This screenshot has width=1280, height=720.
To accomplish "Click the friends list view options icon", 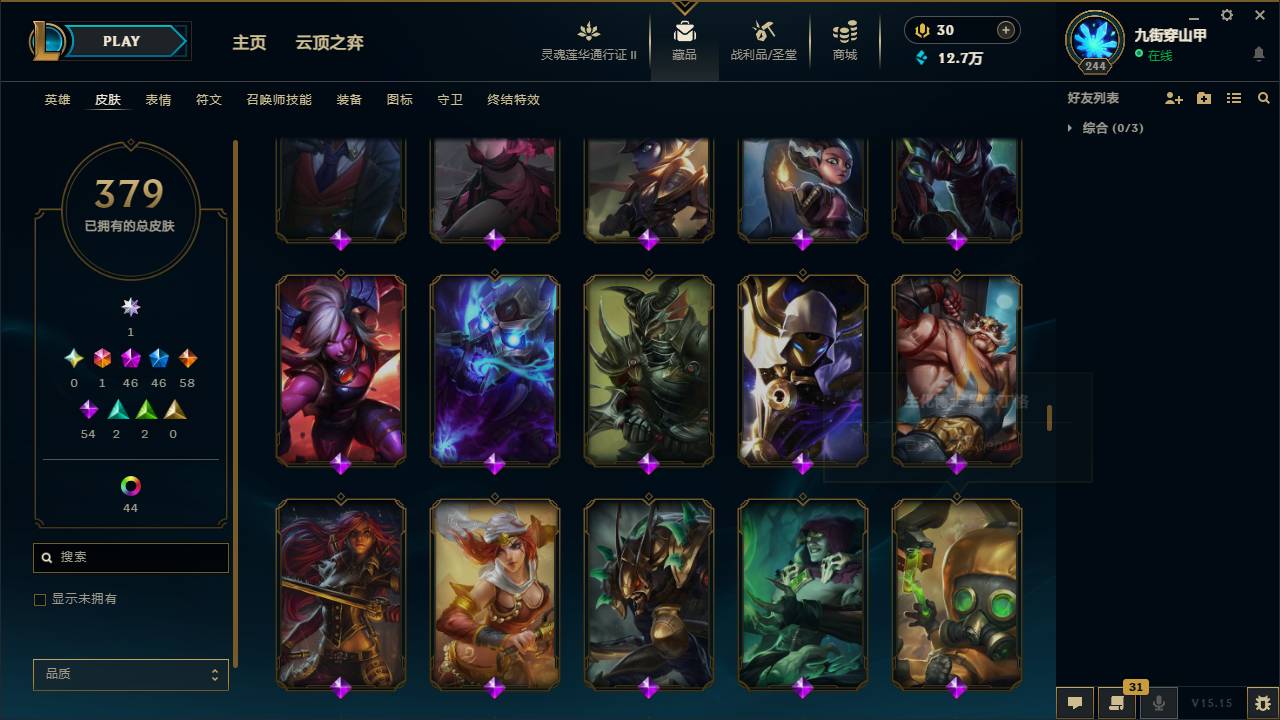I will tap(1234, 97).
